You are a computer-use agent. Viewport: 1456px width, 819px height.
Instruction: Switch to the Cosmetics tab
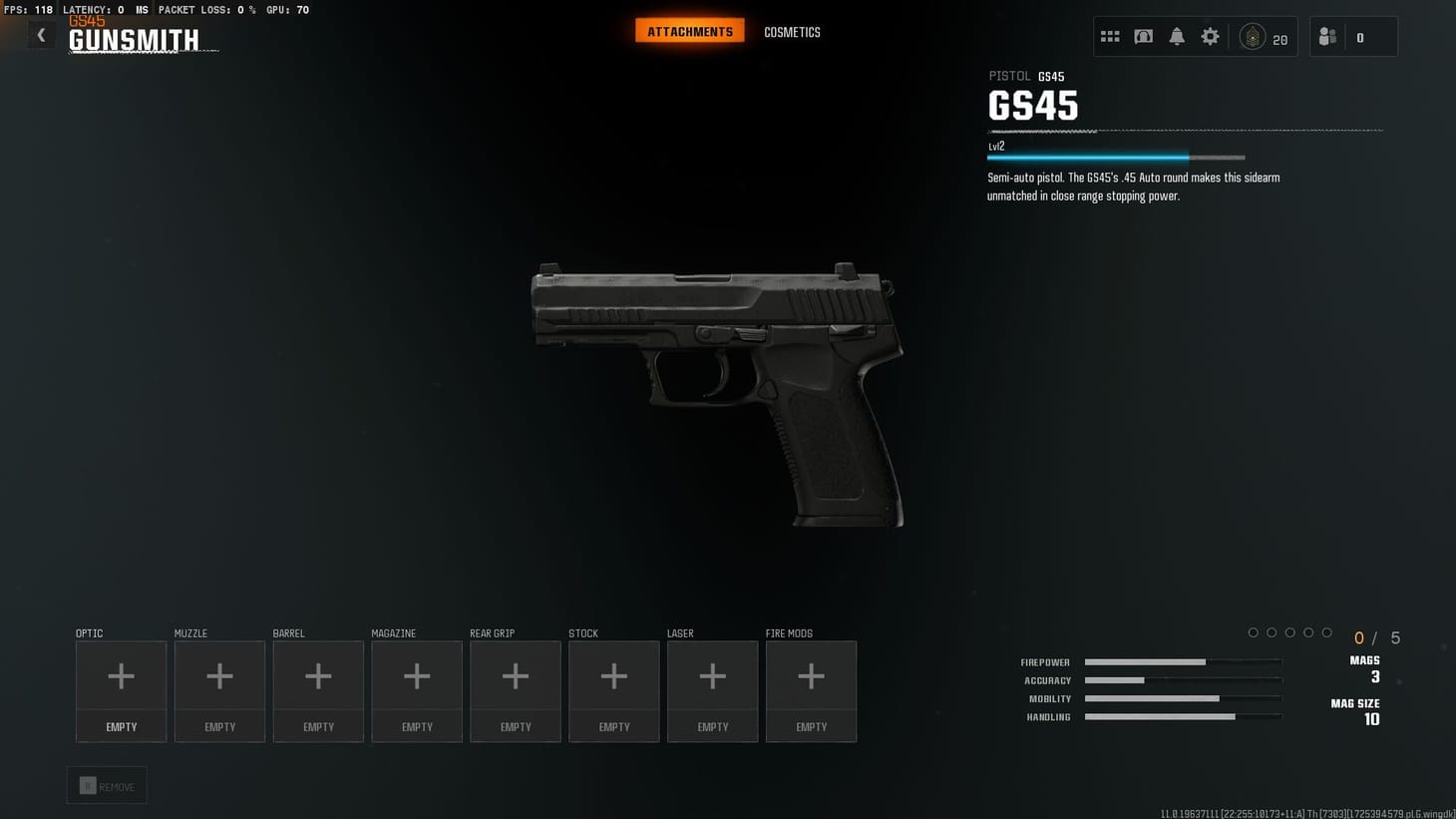(x=792, y=32)
